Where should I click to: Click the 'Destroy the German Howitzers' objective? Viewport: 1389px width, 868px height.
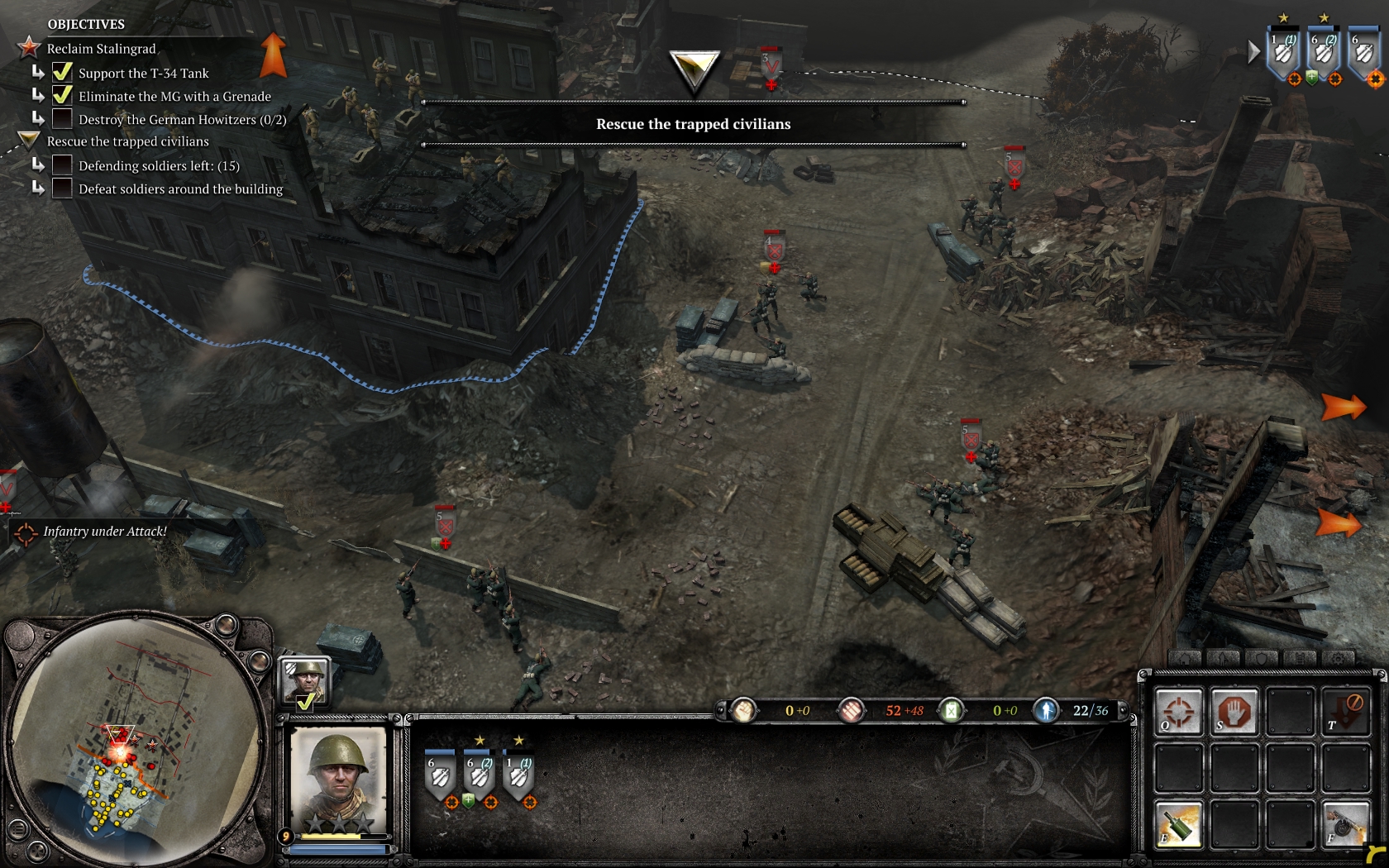tap(182, 120)
